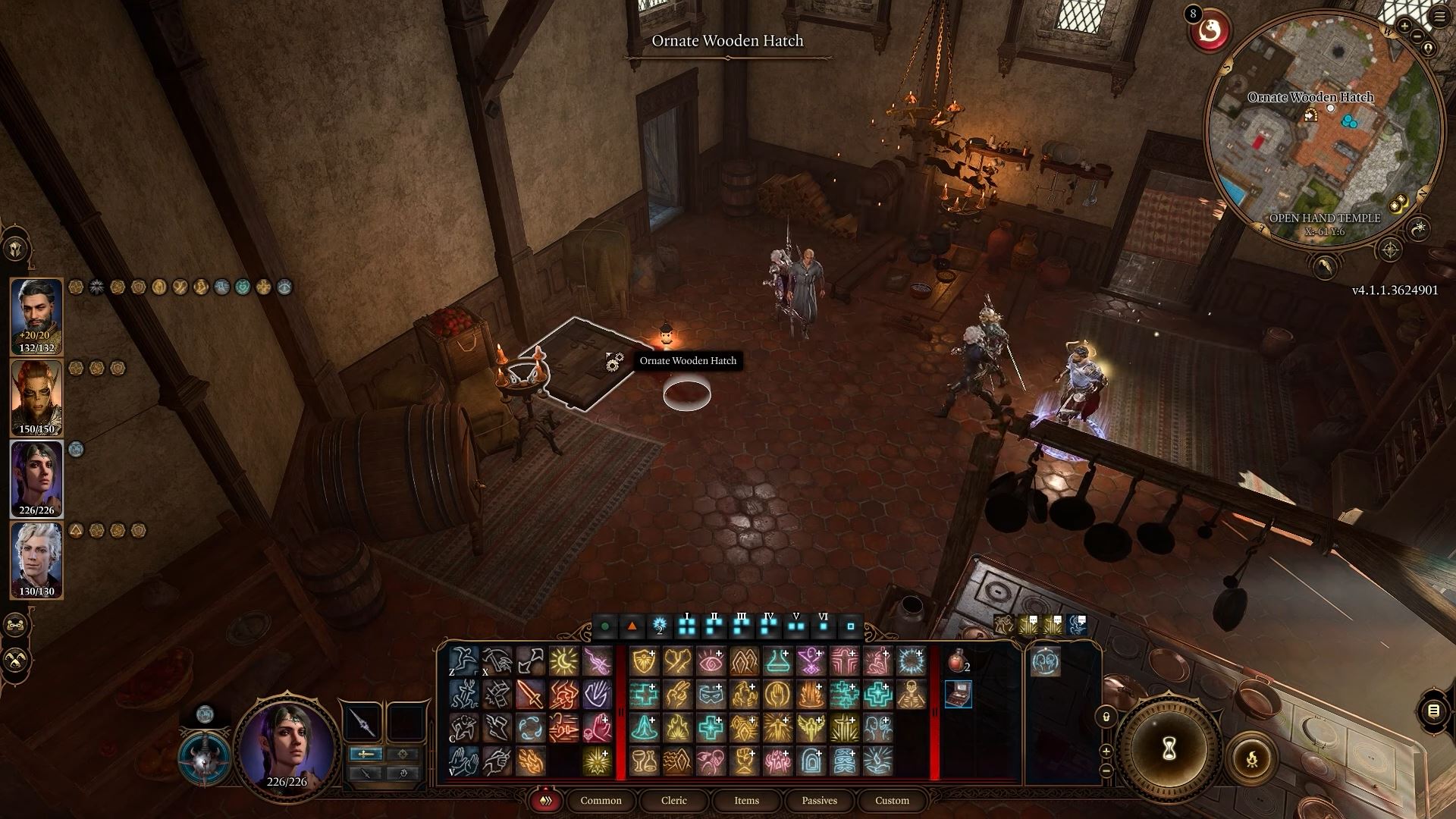1456x819 pixels.
Task: Select the crescent moon and sun spell
Action: coord(563,661)
